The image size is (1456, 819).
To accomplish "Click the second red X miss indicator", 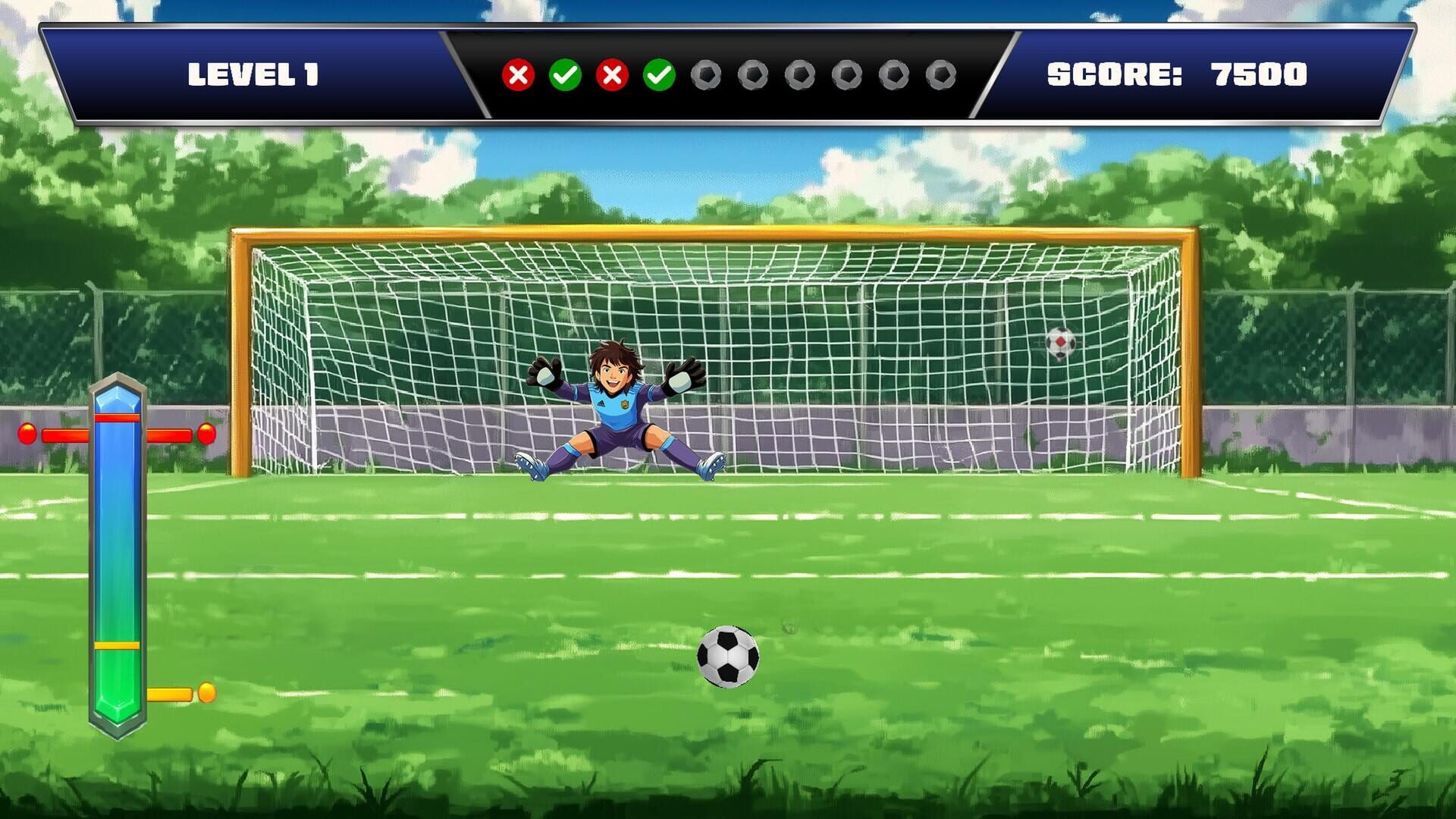I will point(612,74).
